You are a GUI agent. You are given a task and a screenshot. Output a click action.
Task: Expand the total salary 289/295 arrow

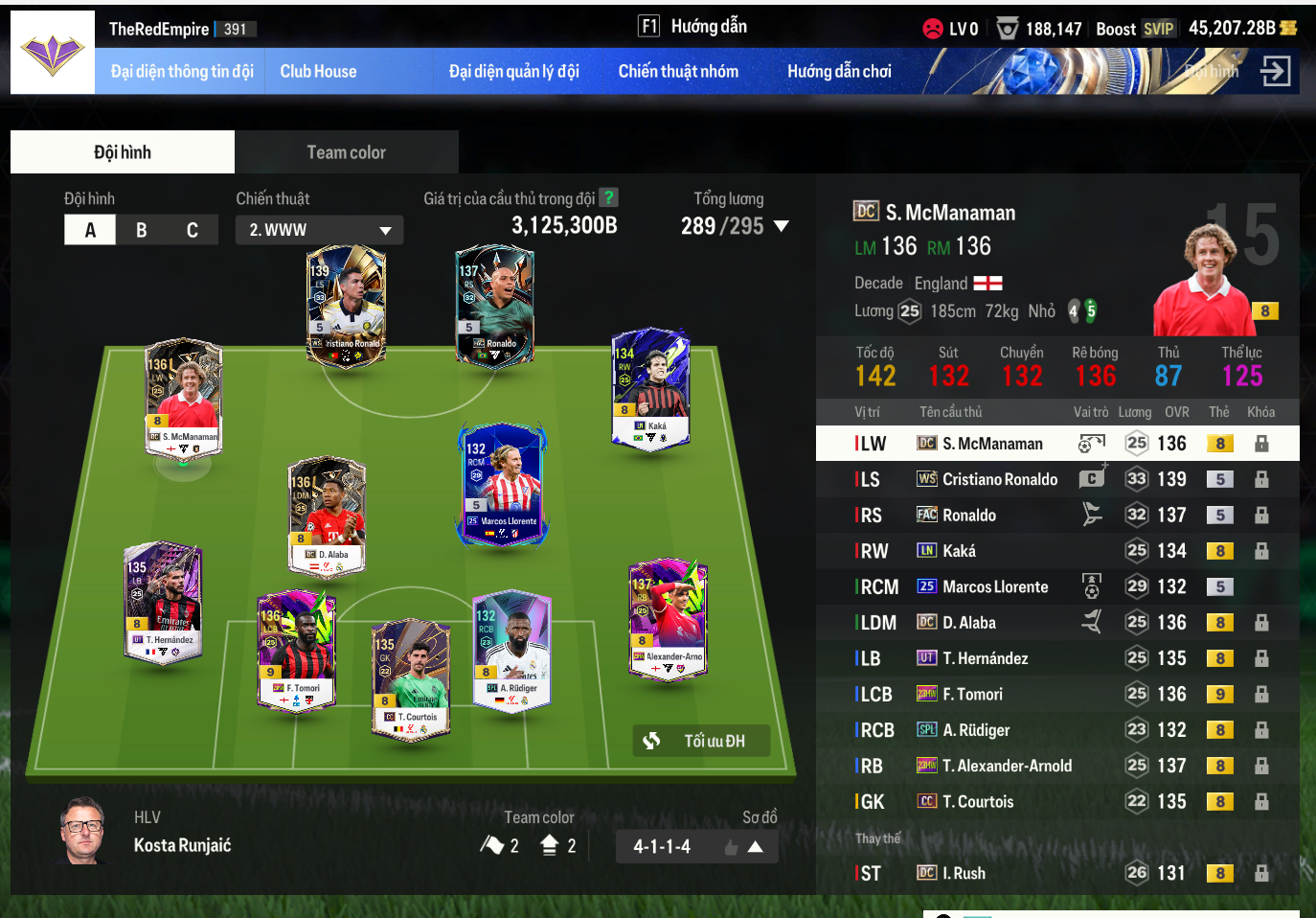(782, 227)
